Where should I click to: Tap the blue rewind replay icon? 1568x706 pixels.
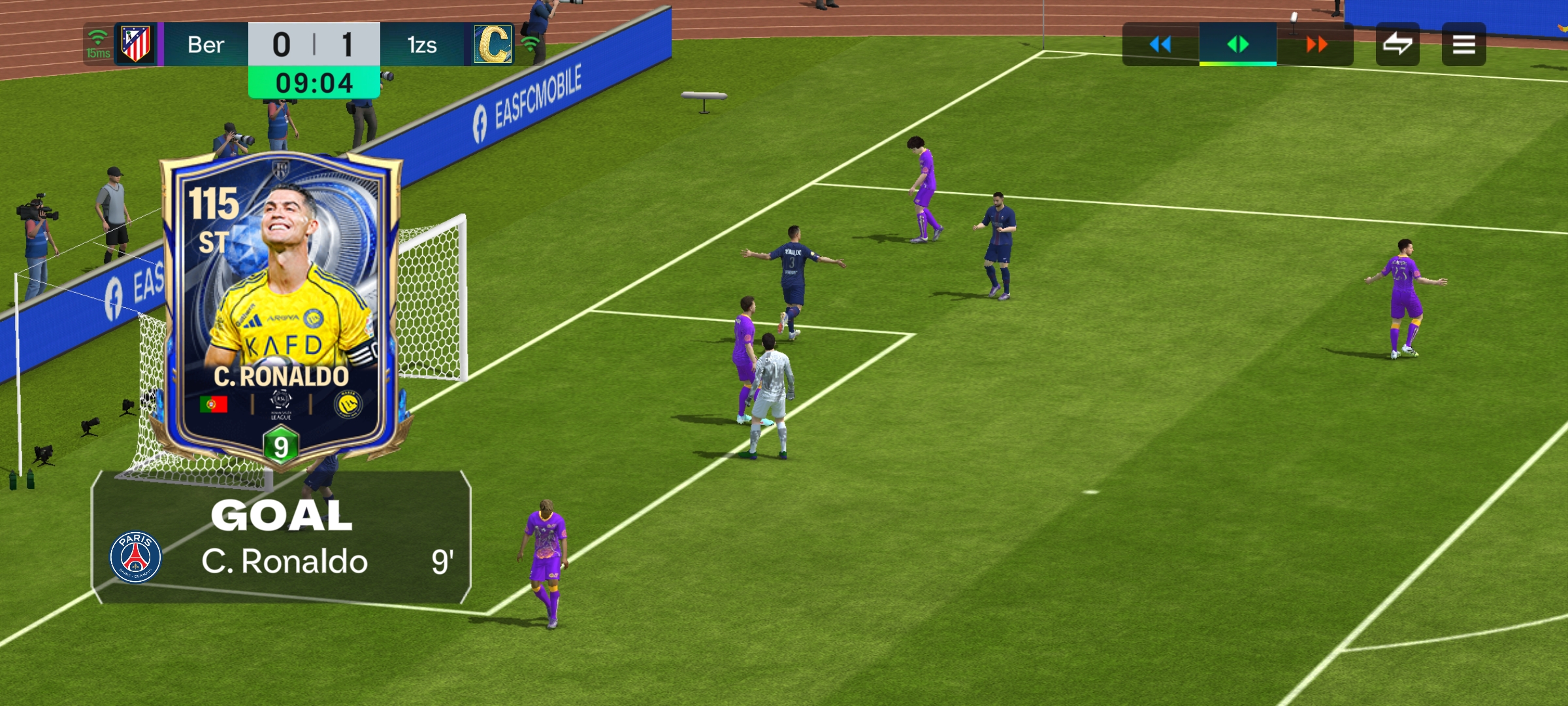click(x=1160, y=44)
